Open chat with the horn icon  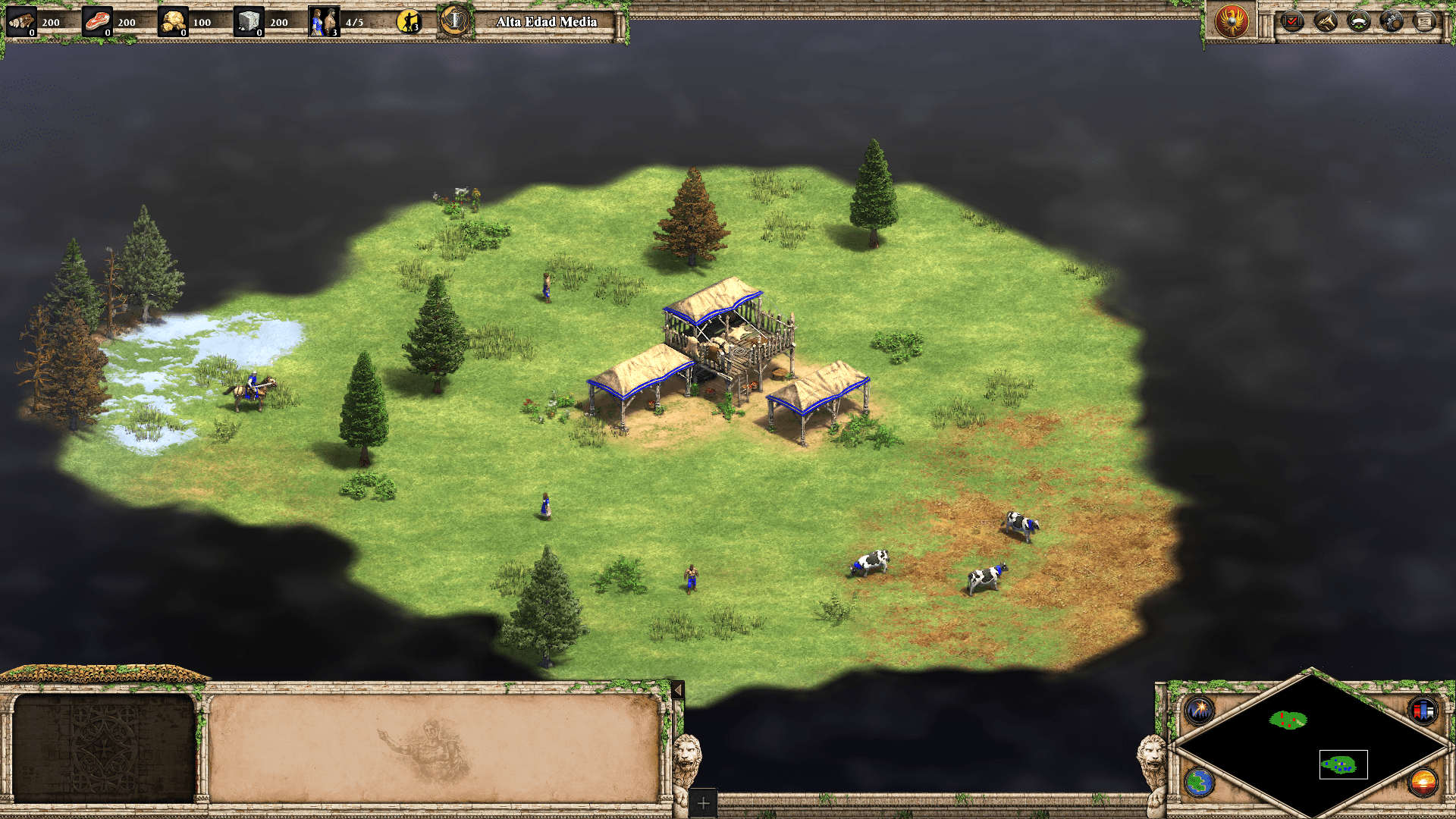tap(1326, 21)
